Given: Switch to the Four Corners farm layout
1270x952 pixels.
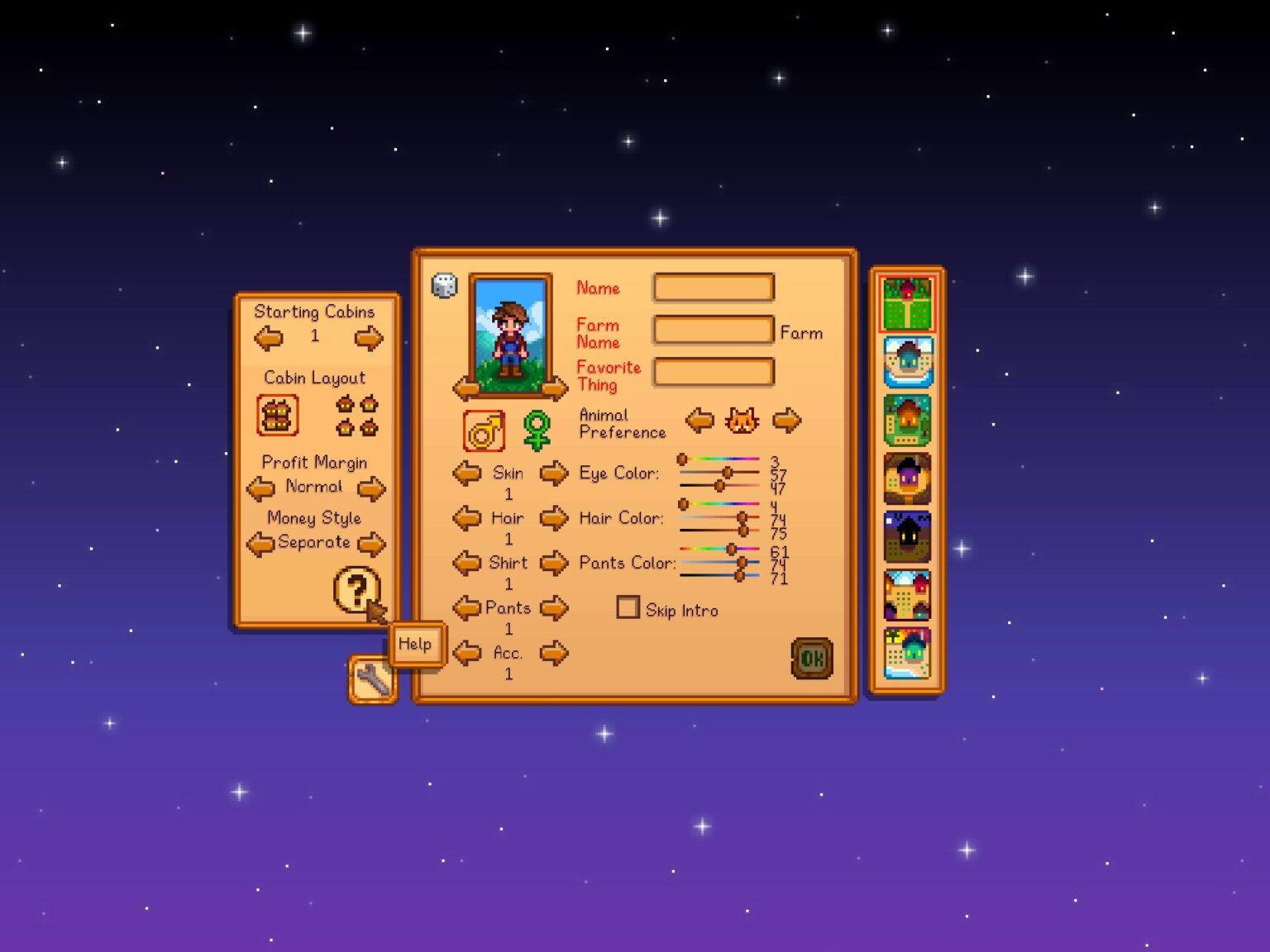Looking at the screenshot, I should pyautogui.click(x=907, y=596).
